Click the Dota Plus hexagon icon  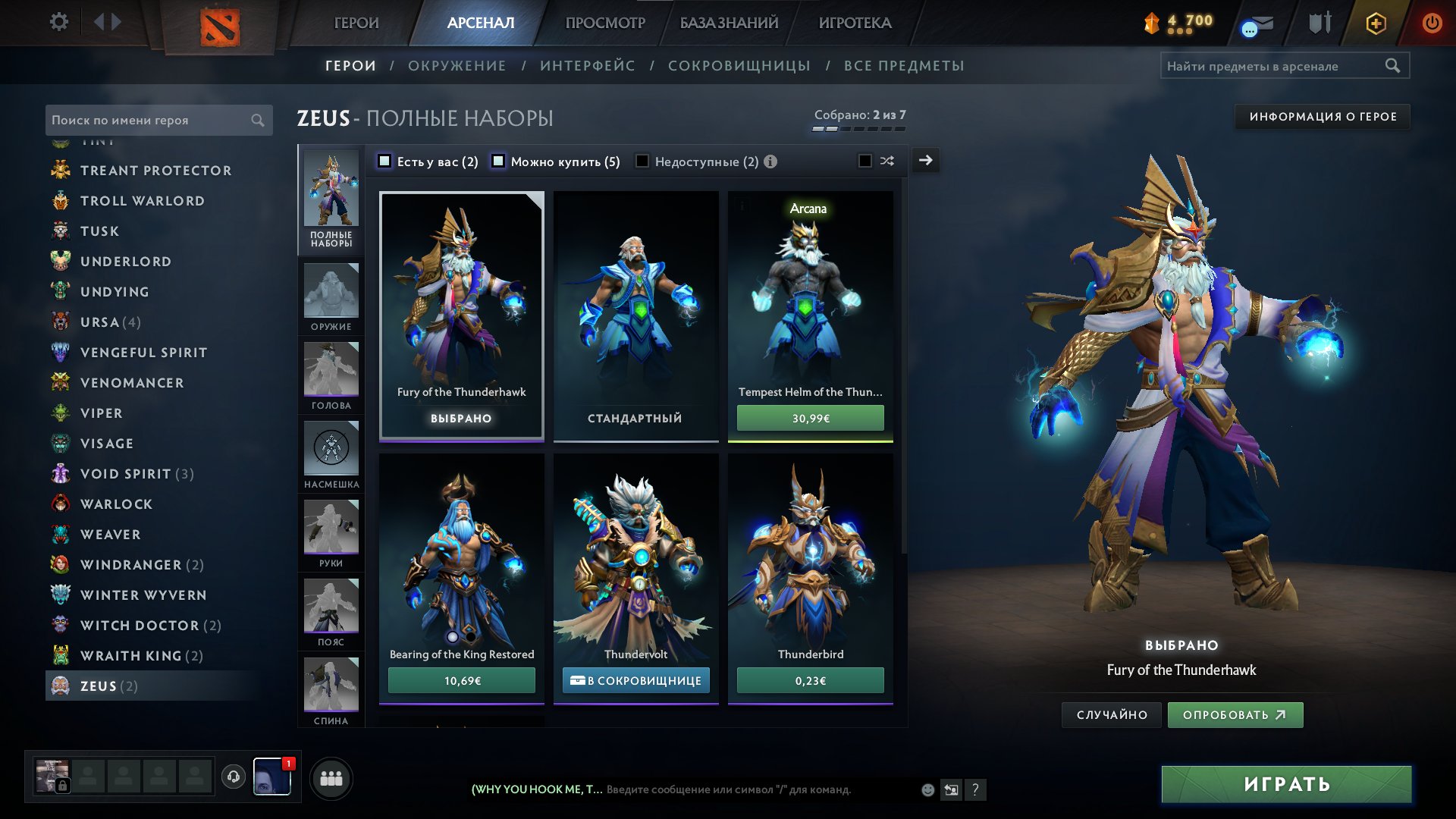[1376, 23]
